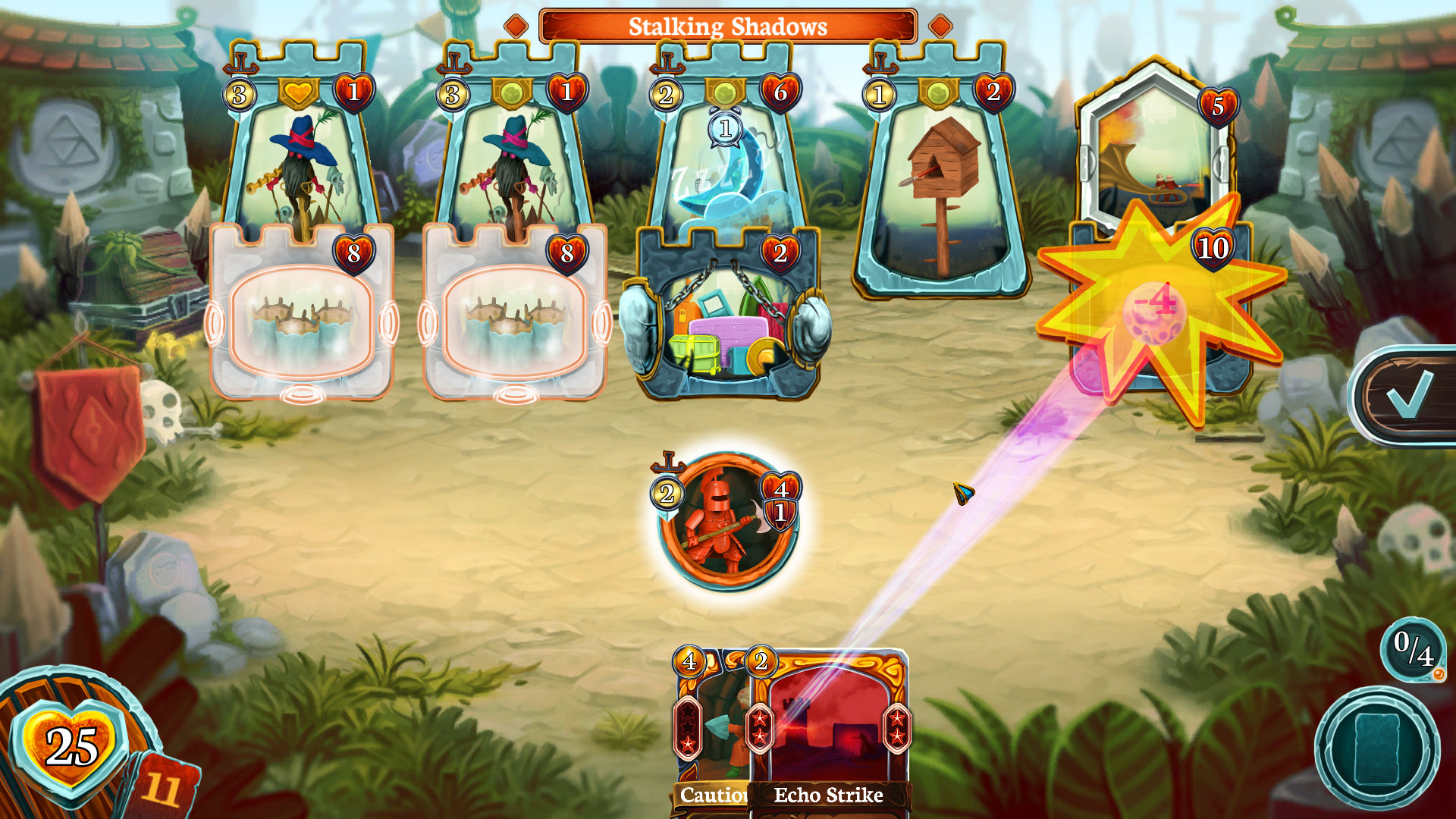Play the Echo Strike card

(x=827, y=728)
